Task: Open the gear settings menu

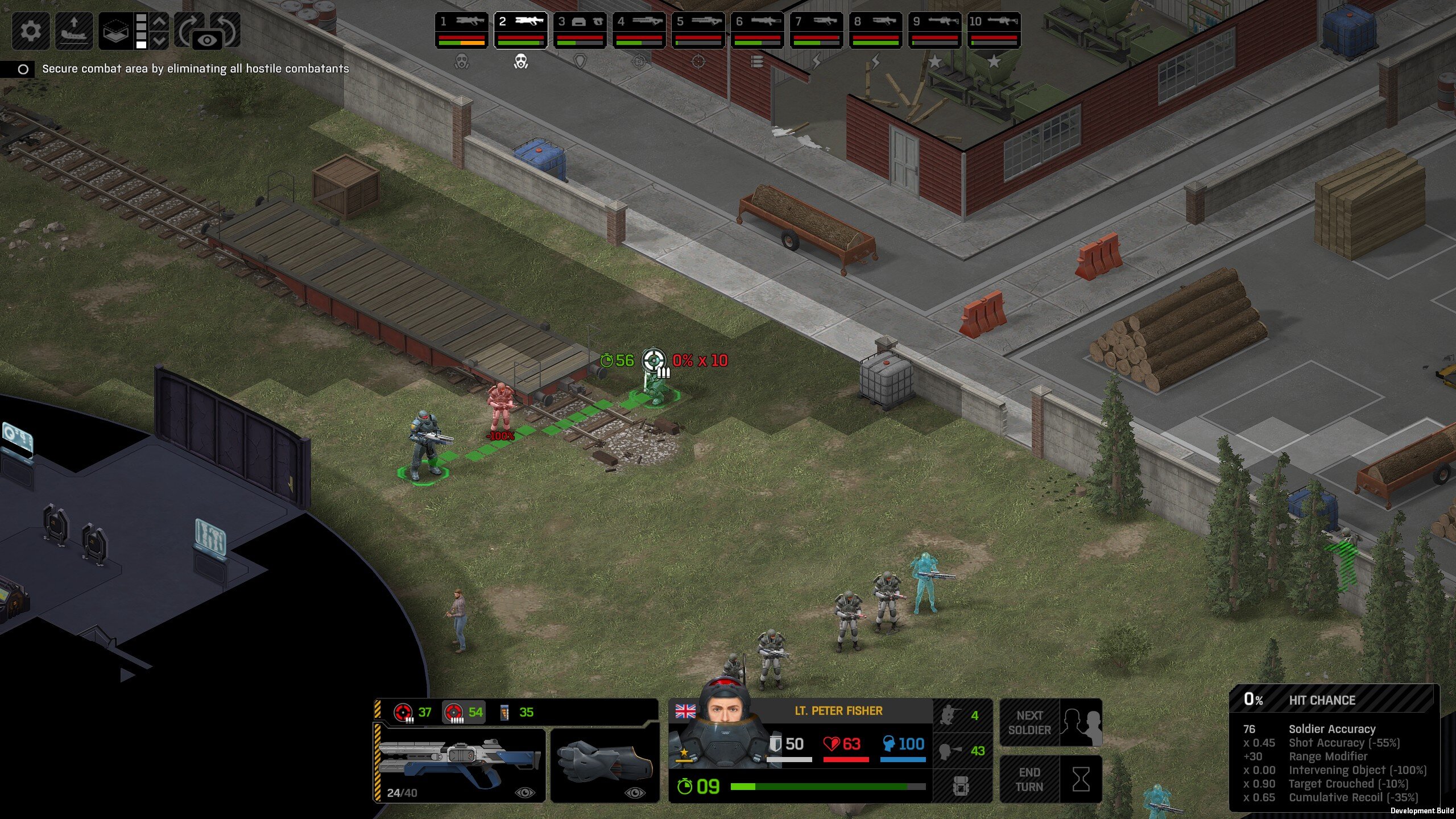Action: tap(31, 30)
